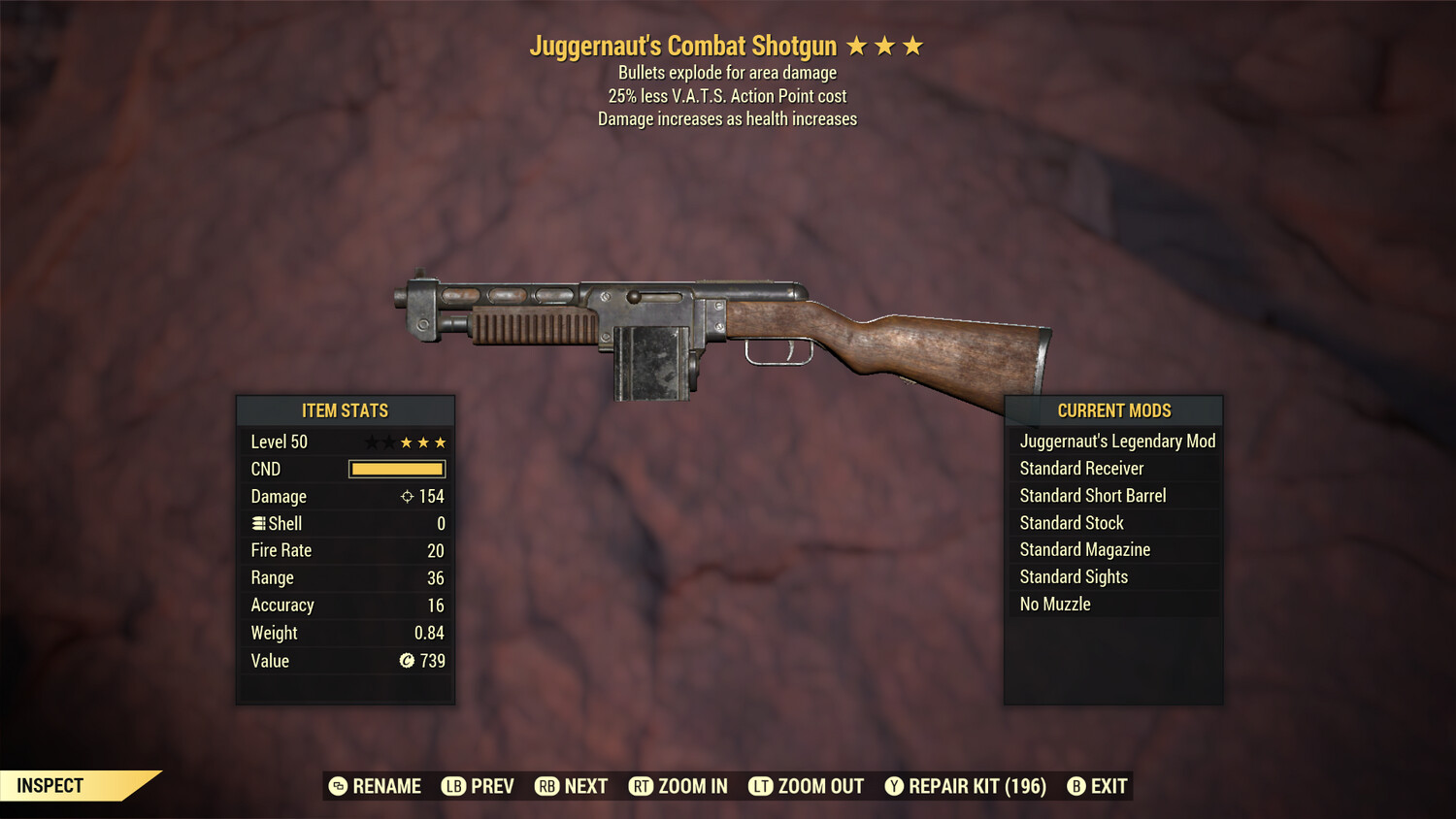Click the B exit icon

coord(1076,786)
